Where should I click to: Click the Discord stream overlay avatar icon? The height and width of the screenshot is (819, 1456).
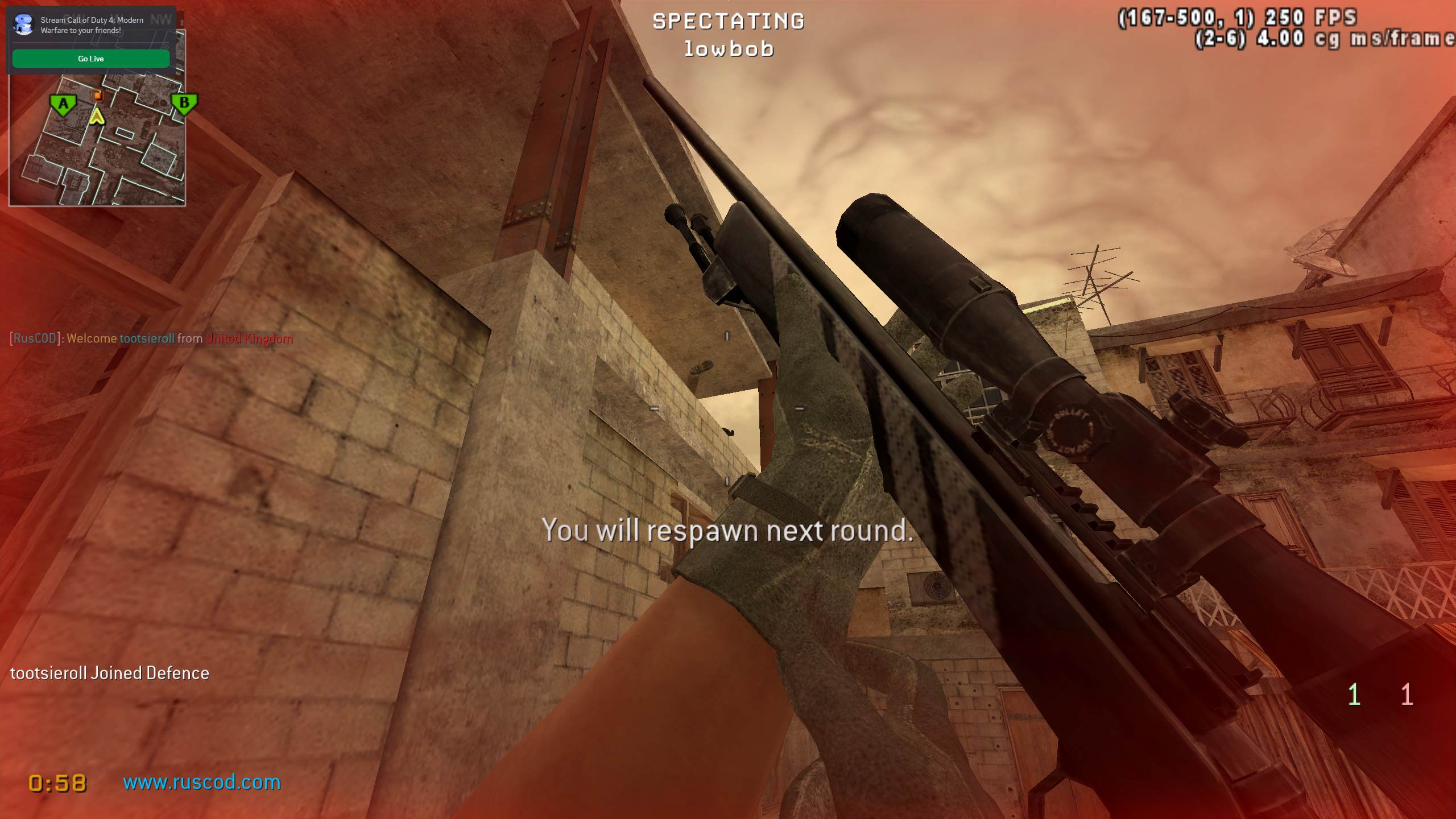[x=24, y=25]
